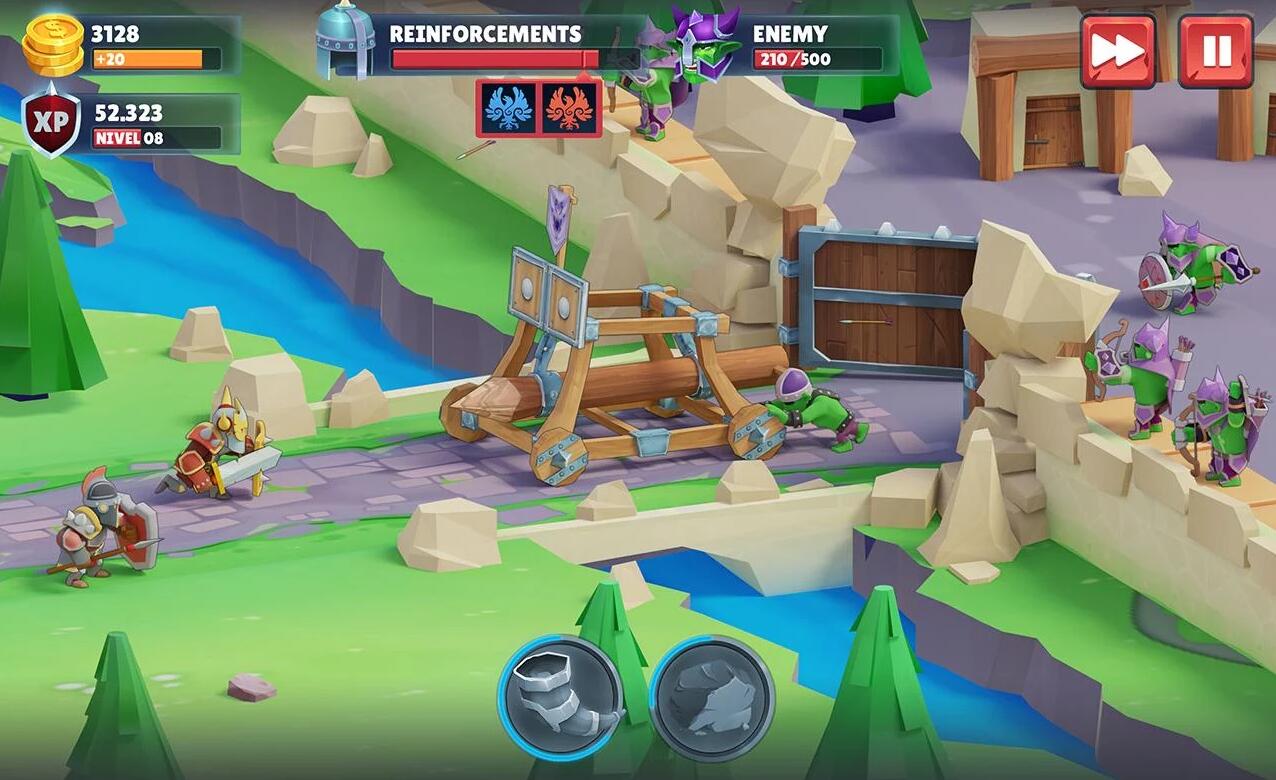Activate the war horn ability
The width and height of the screenshot is (1276, 780).
[x=560, y=697]
